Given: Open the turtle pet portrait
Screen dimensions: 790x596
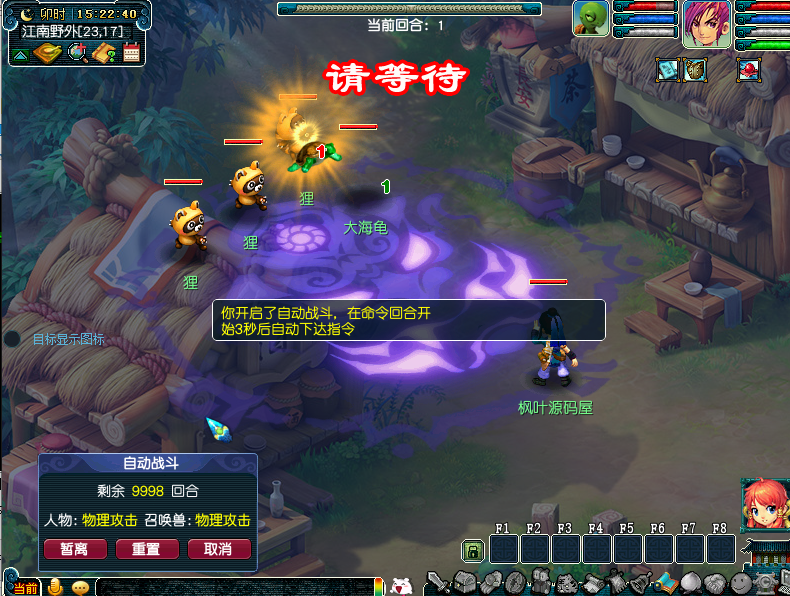Looking at the screenshot, I should pos(591,18).
